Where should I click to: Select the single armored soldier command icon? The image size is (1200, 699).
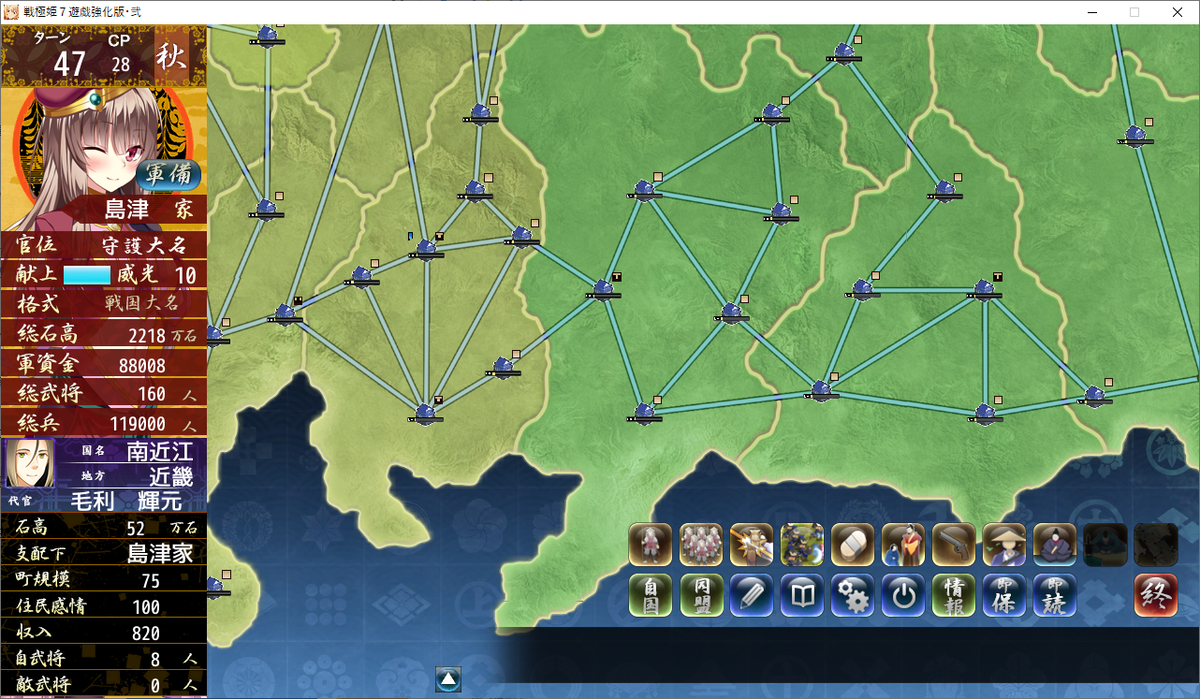pyautogui.click(x=650, y=544)
